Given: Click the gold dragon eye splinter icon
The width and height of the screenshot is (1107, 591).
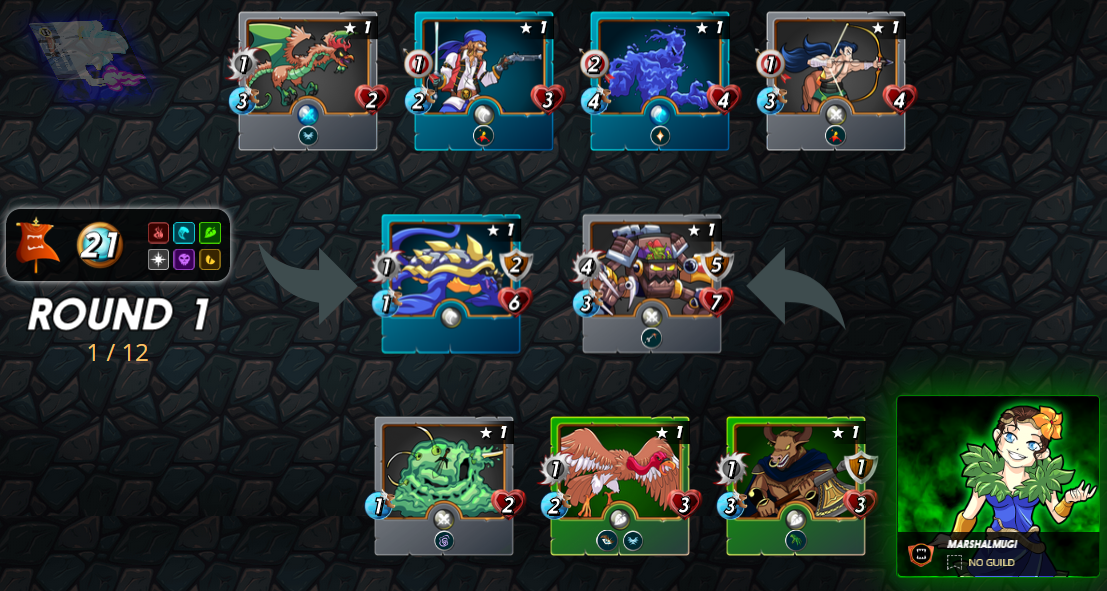Looking at the screenshot, I should tap(210, 259).
